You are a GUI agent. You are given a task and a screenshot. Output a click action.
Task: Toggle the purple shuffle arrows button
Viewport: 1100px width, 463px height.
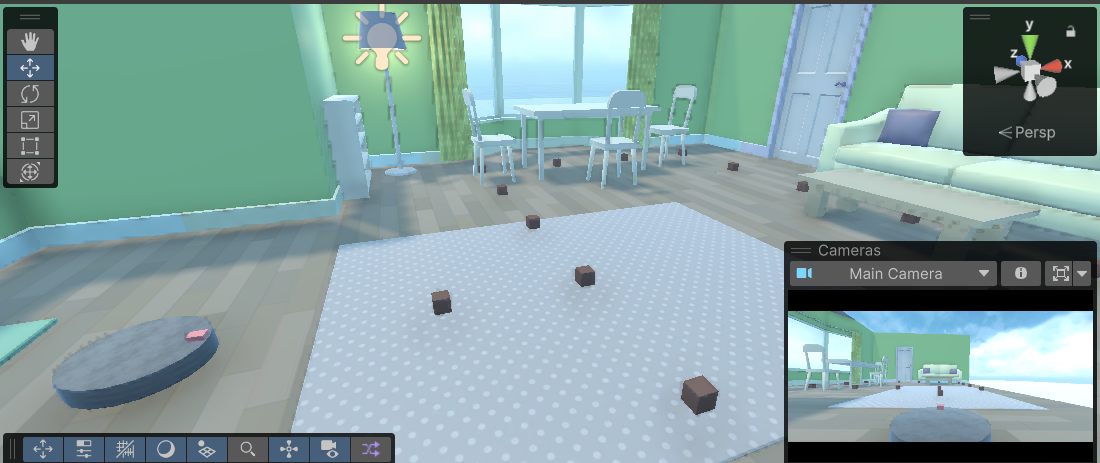click(371, 449)
